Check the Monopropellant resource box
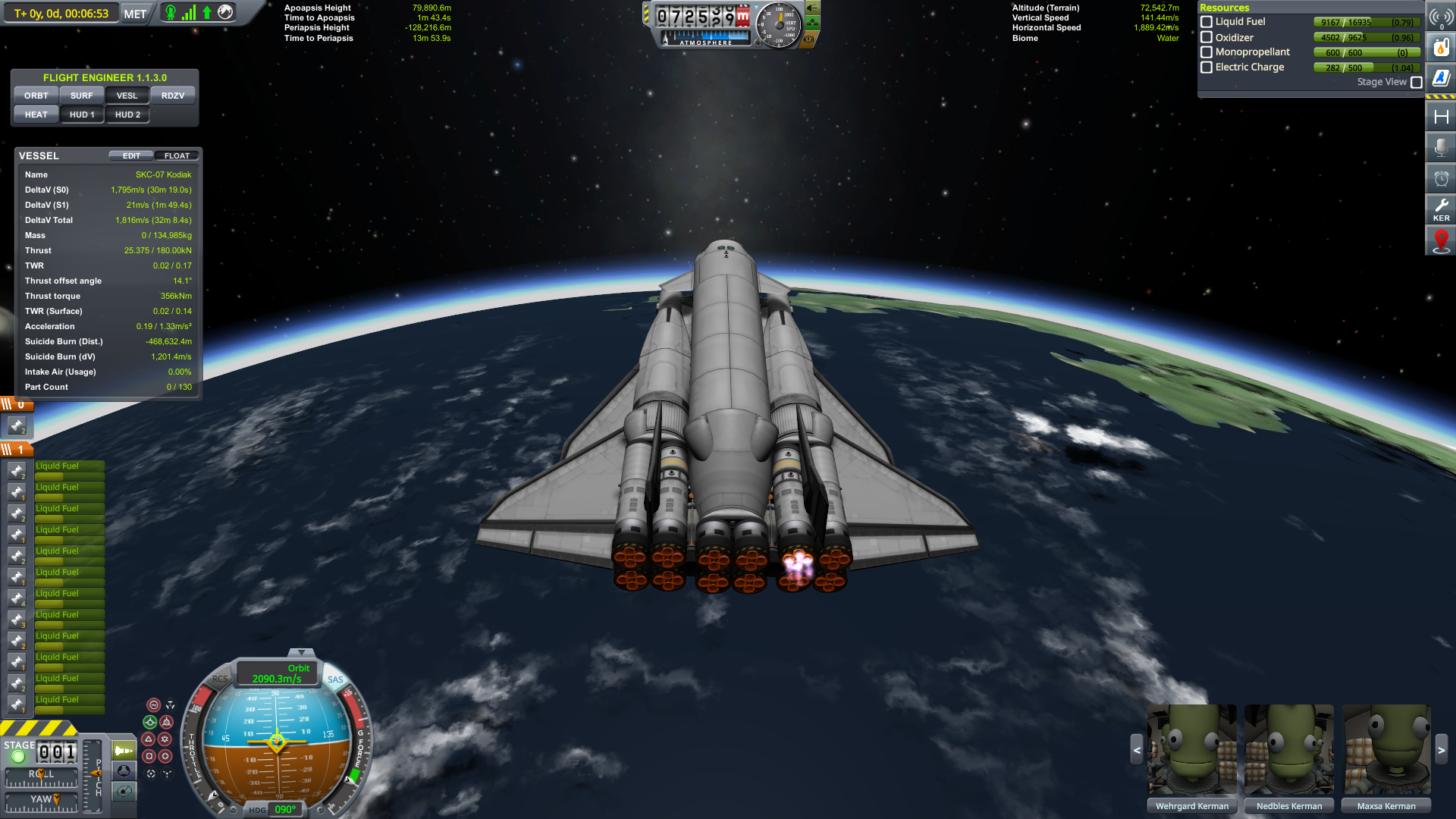 coord(1207,52)
